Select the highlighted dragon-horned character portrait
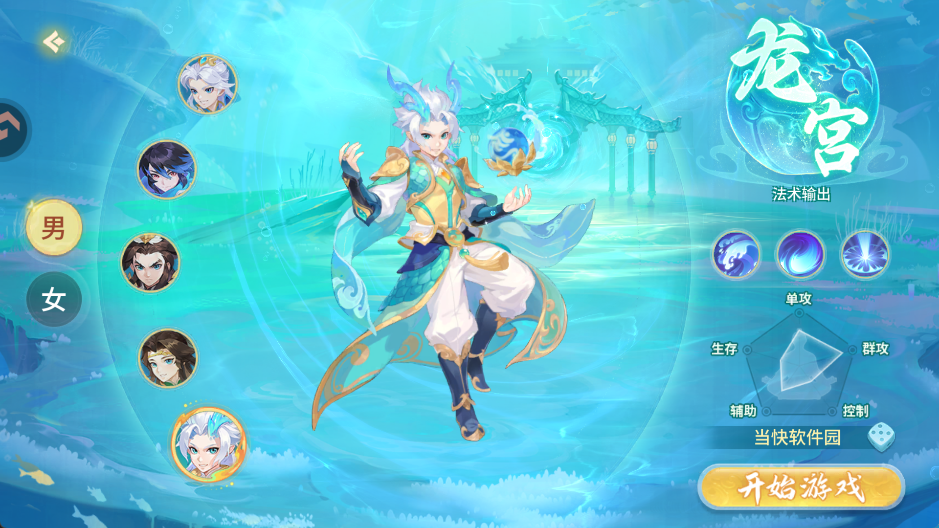The width and height of the screenshot is (939, 528). pyautogui.click(x=208, y=444)
